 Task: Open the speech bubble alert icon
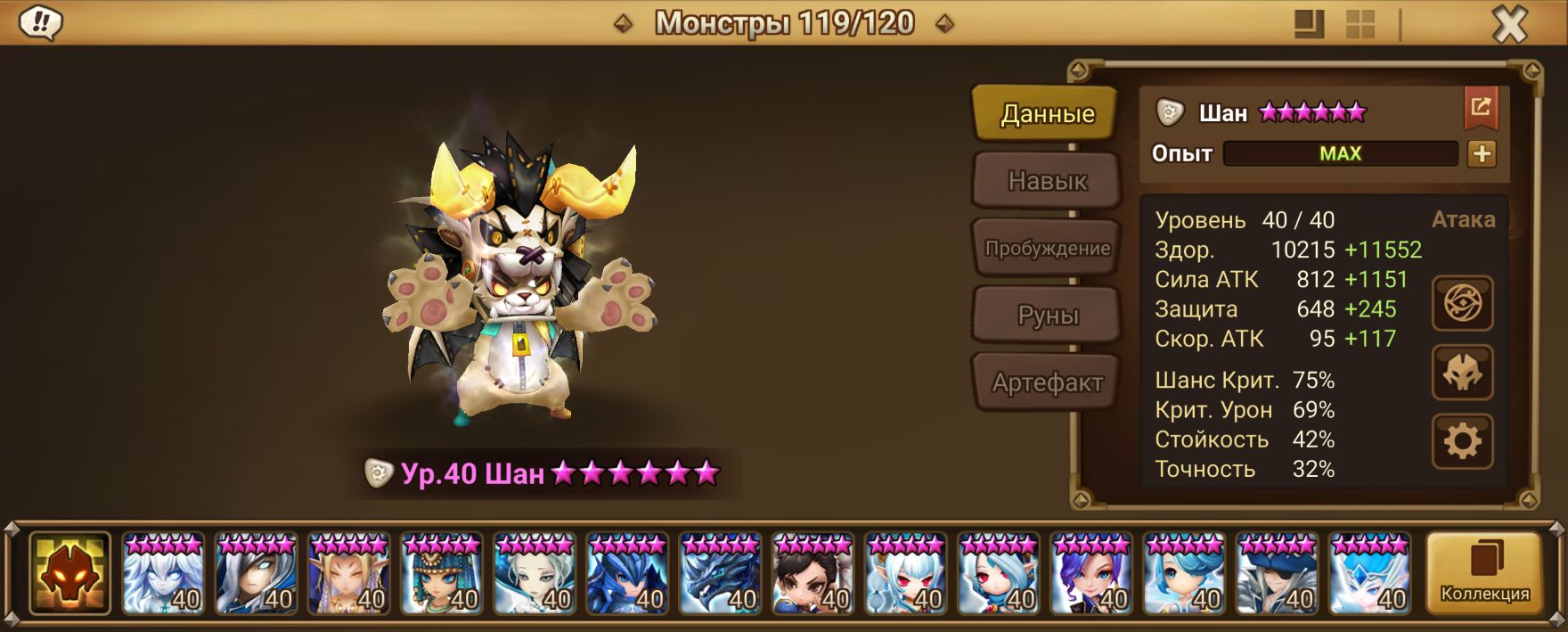[40, 23]
